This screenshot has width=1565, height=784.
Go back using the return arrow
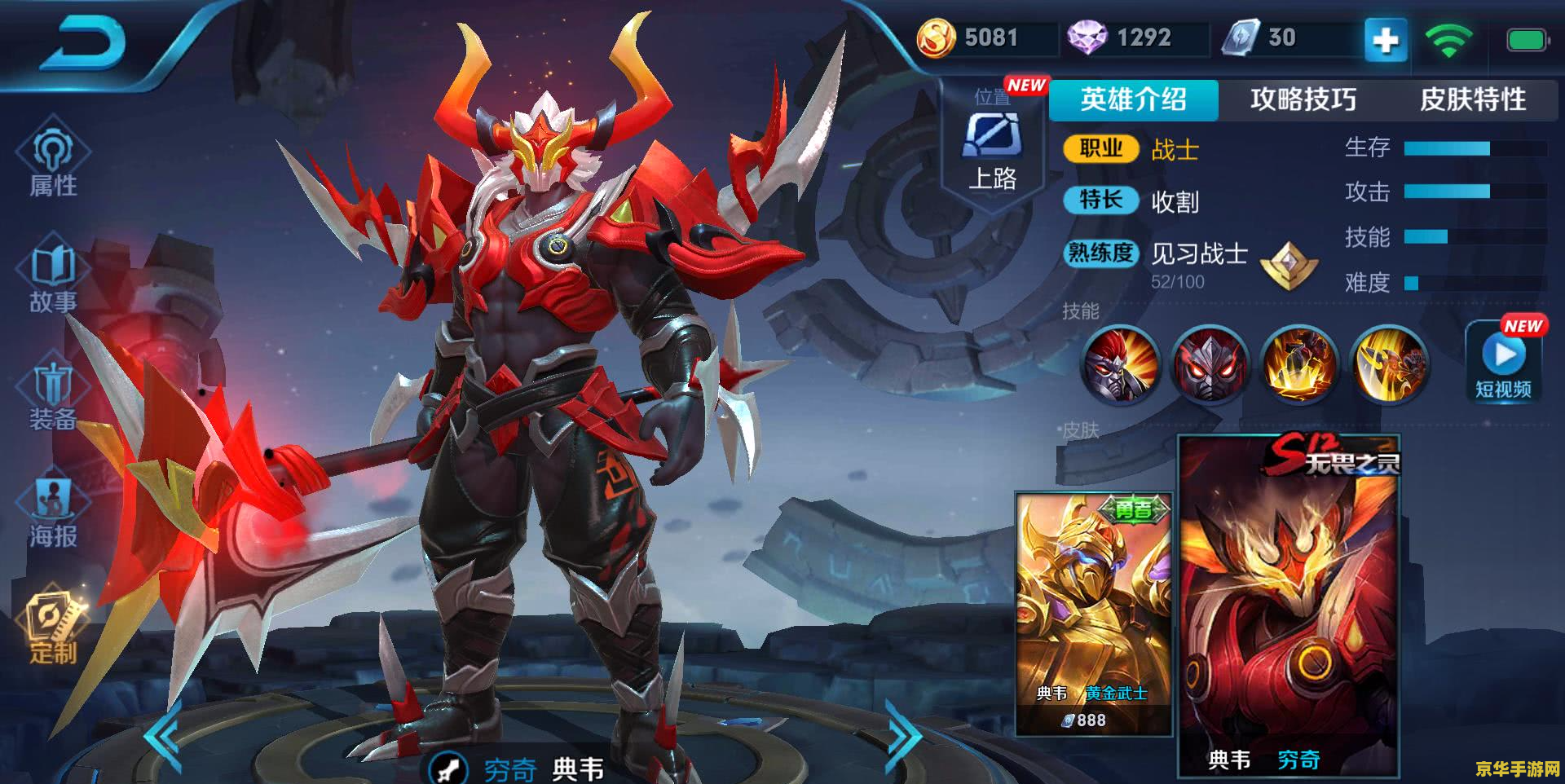tap(84, 45)
